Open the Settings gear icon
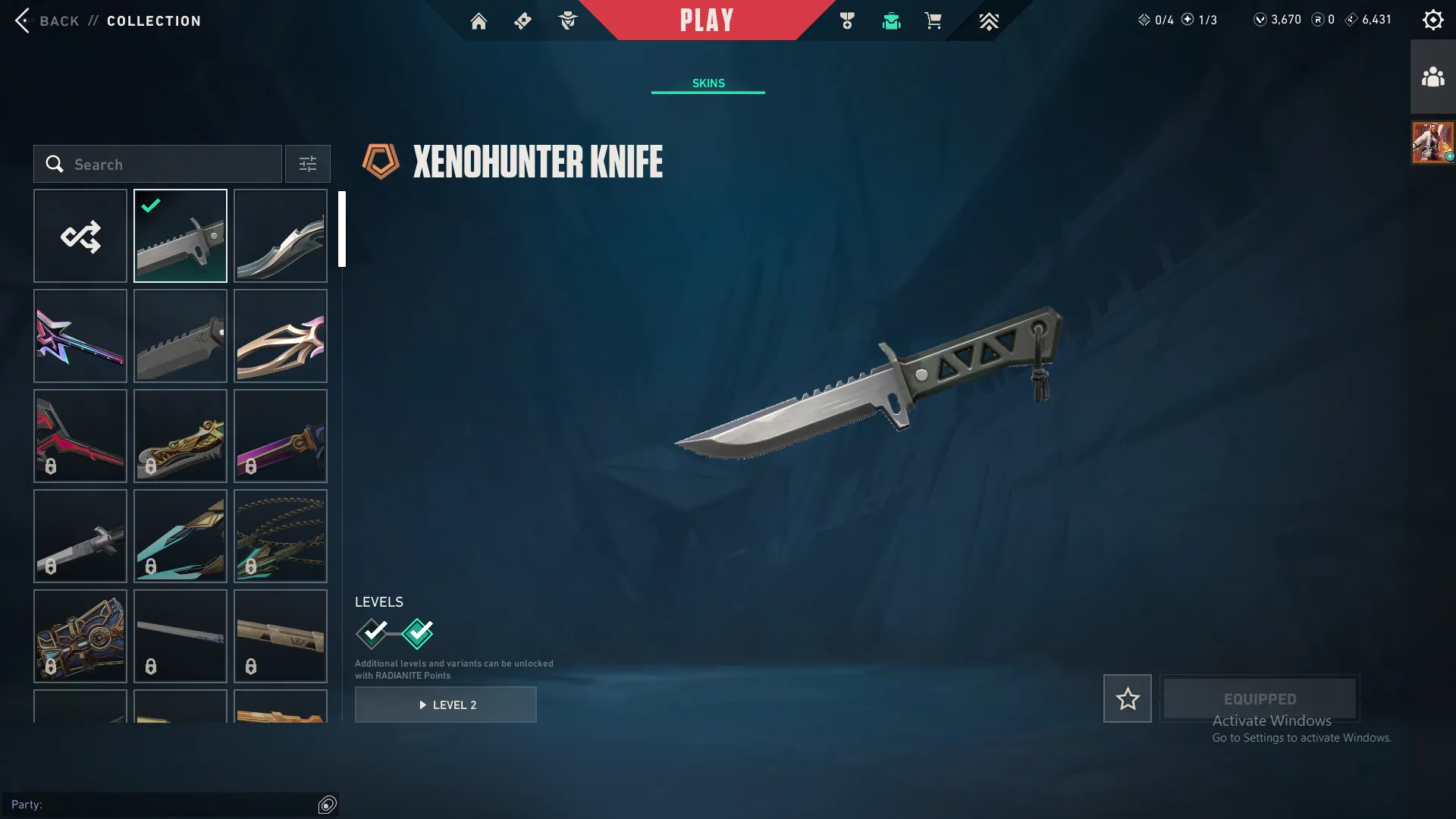 1432,19
